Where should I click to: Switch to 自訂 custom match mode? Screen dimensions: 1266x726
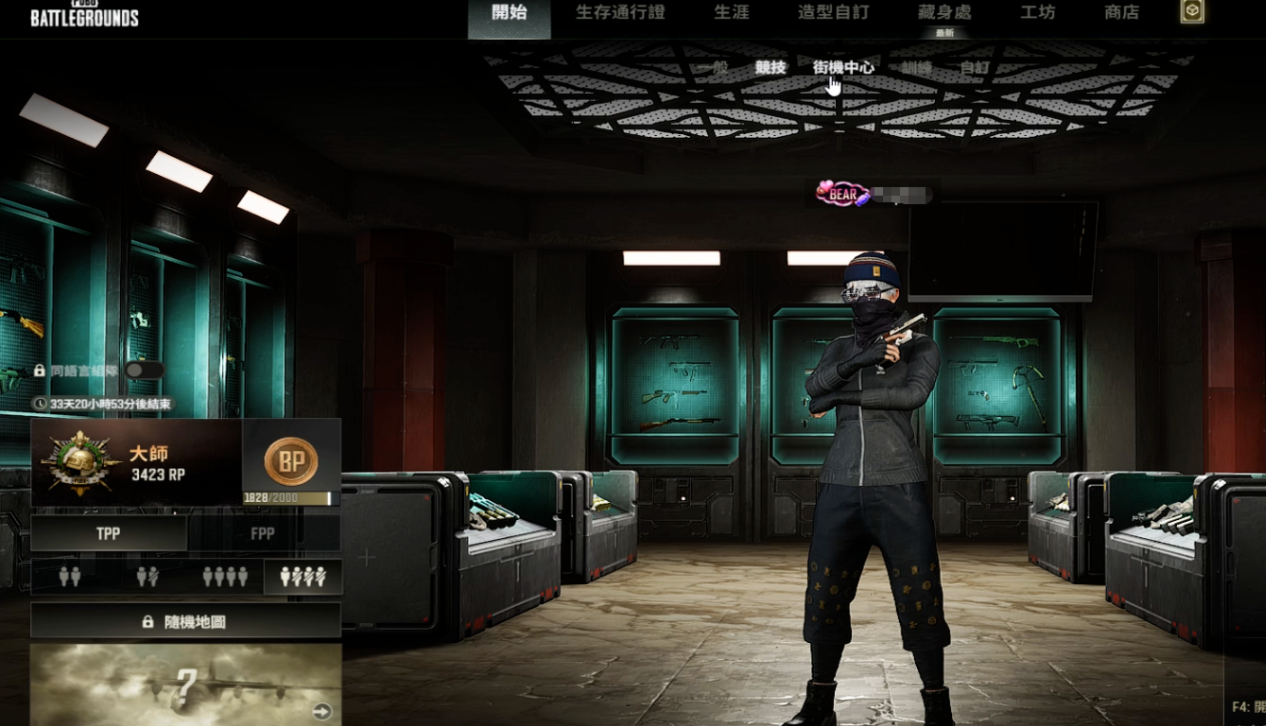pos(974,68)
